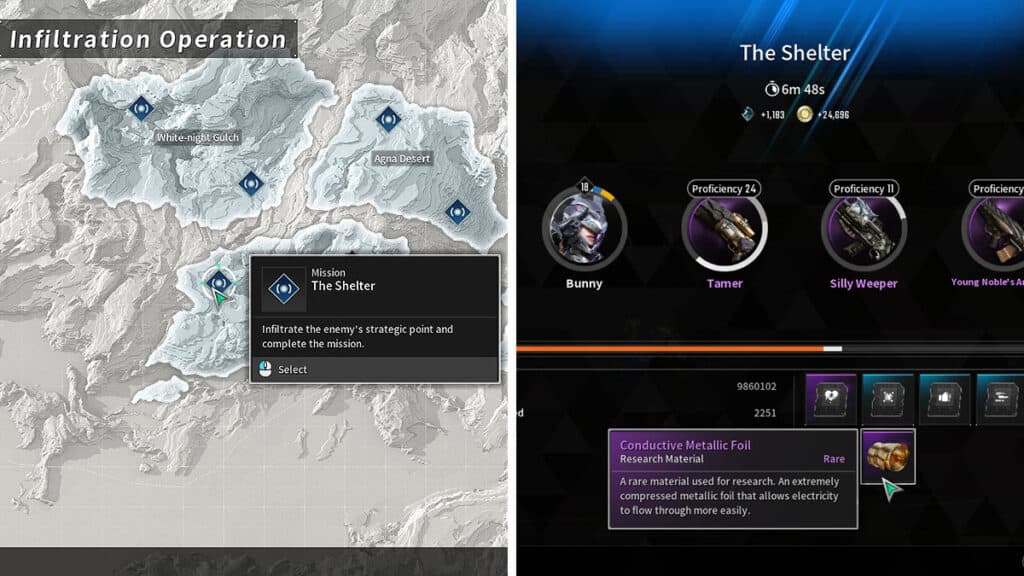This screenshot has width=1024, height=576.
Task: Select the mission marker above the Agna Desert label
Action: tap(388, 119)
